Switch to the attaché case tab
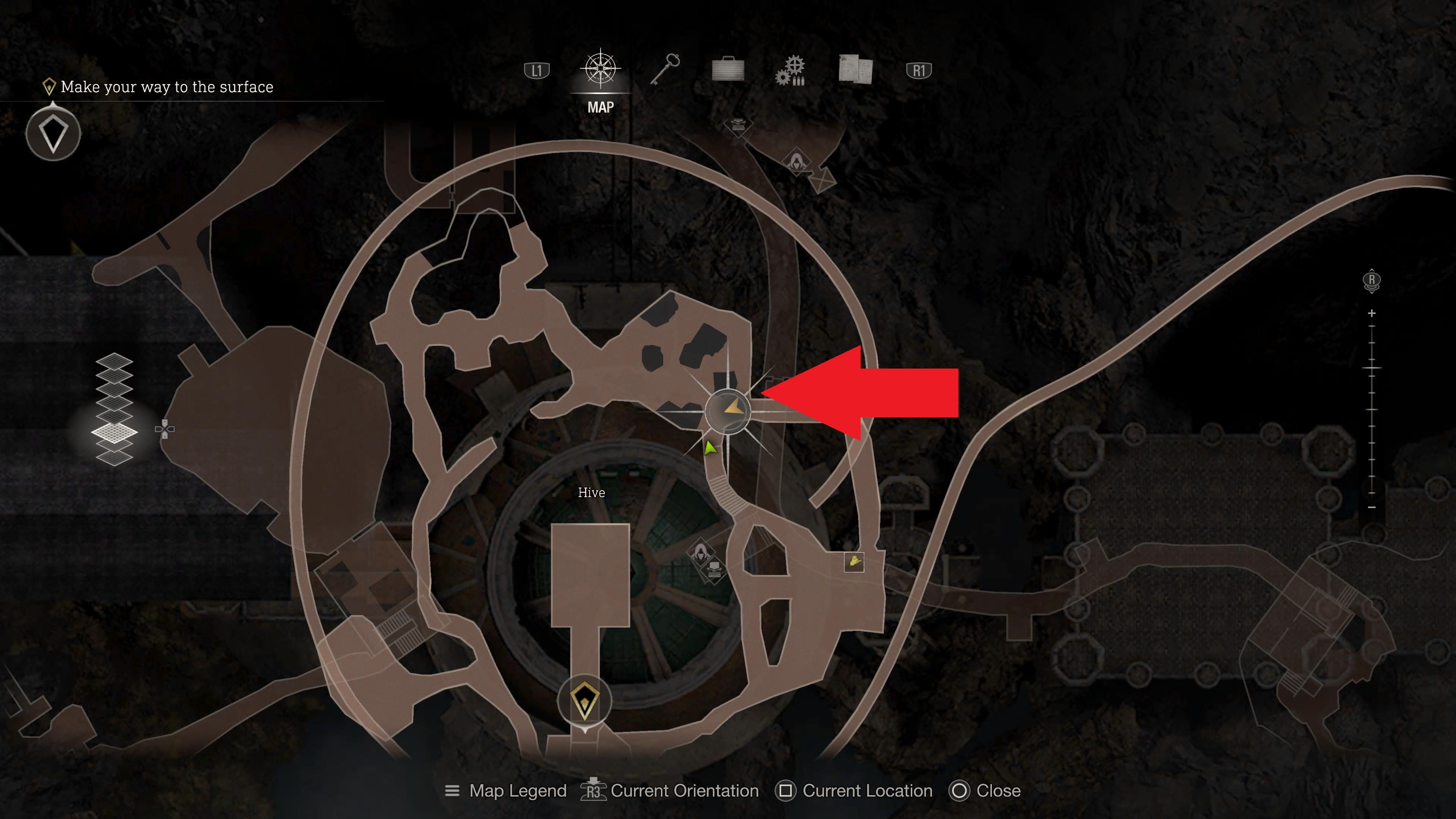Image resolution: width=1456 pixels, height=819 pixels. pyautogui.click(x=728, y=70)
